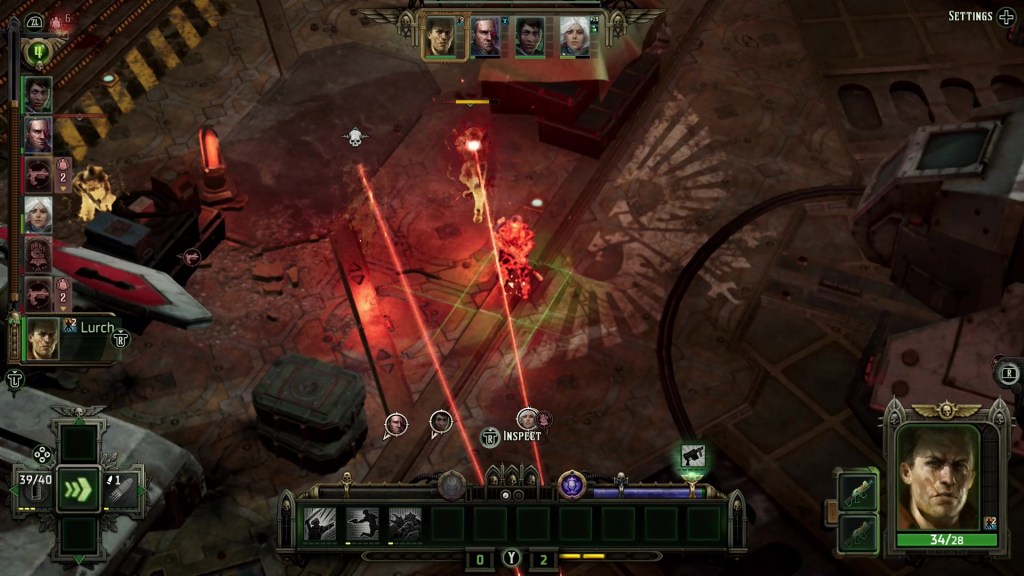1024x576 pixels.
Task: Click the green chevron end-turn button
Action: [78, 490]
